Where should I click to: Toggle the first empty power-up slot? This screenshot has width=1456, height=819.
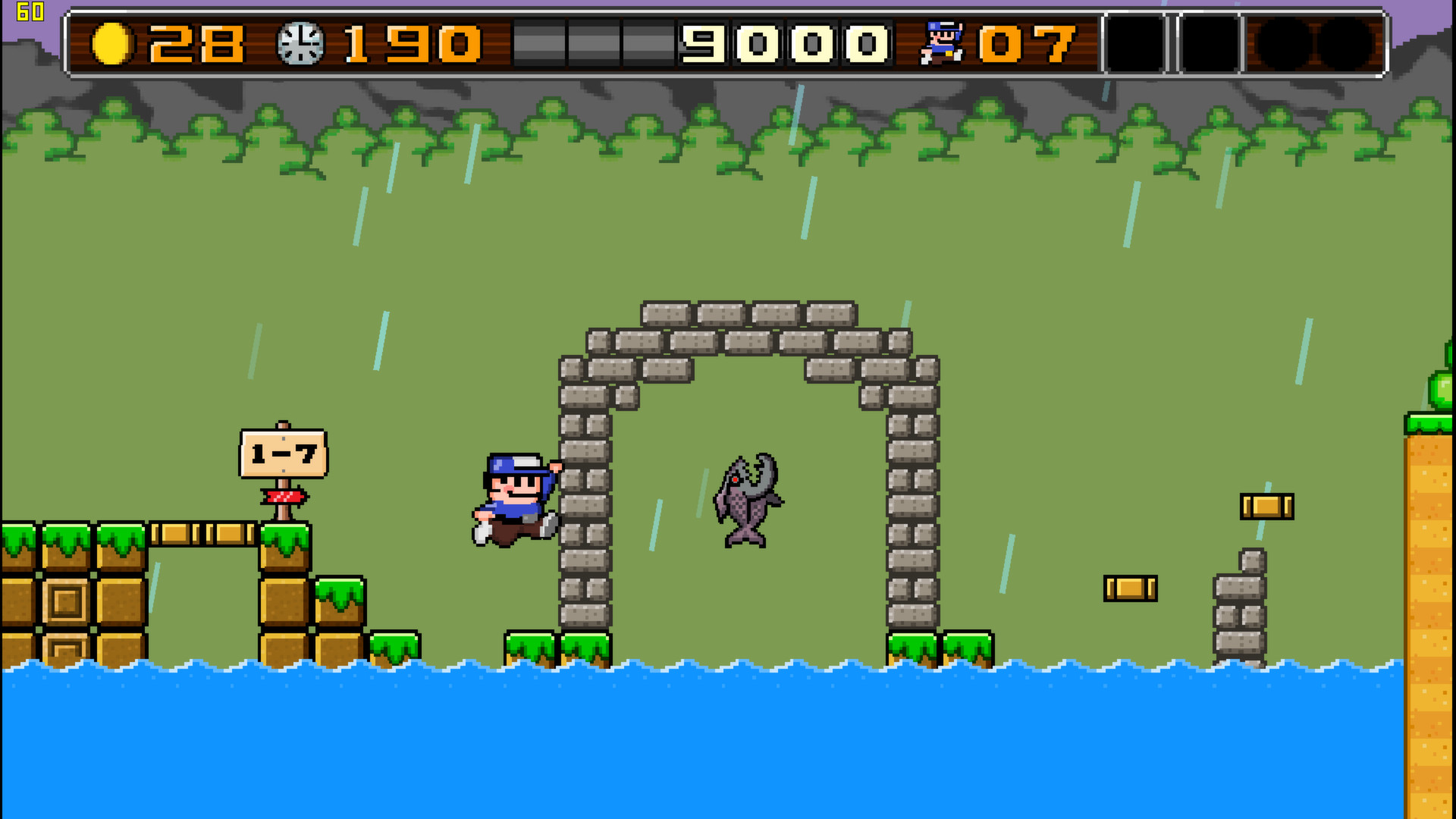(1133, 44)
